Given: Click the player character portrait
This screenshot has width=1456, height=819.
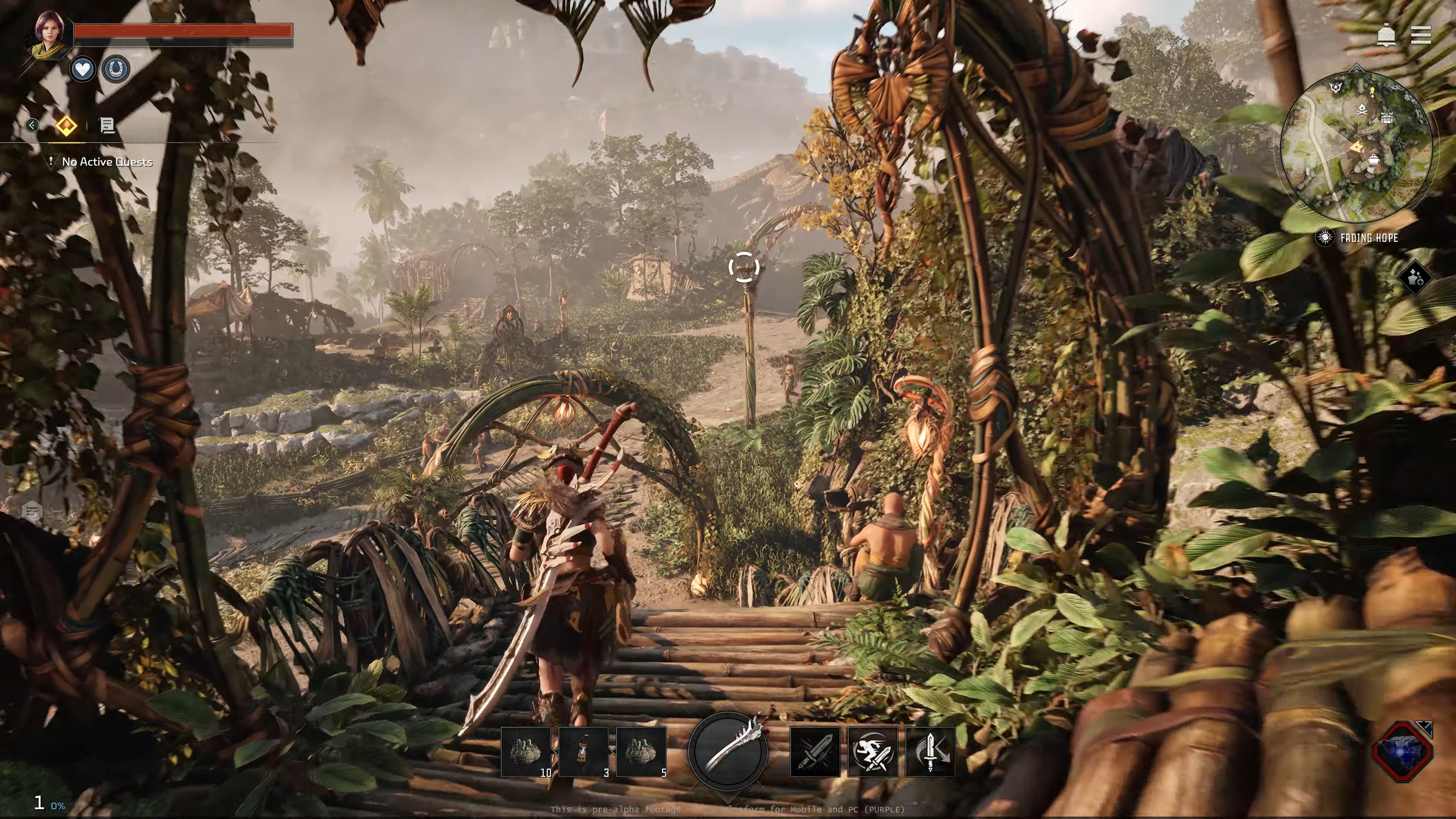Looking at the screenshot, I should 50,35.
